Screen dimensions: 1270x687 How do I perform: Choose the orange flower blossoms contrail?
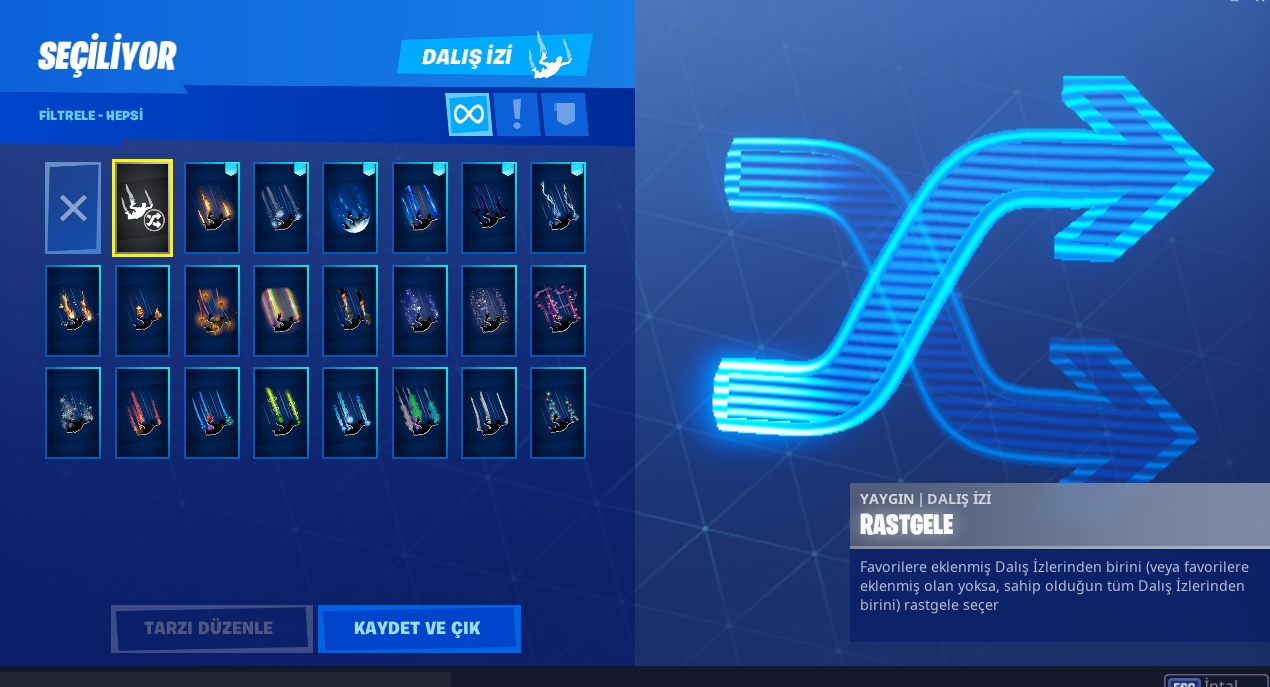pos(212,310)
